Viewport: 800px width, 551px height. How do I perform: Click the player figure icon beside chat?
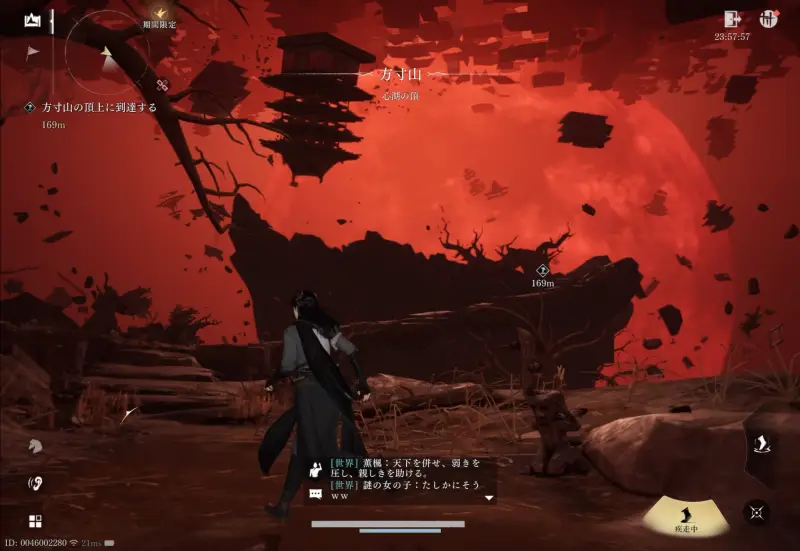click(x=316, y=467)
